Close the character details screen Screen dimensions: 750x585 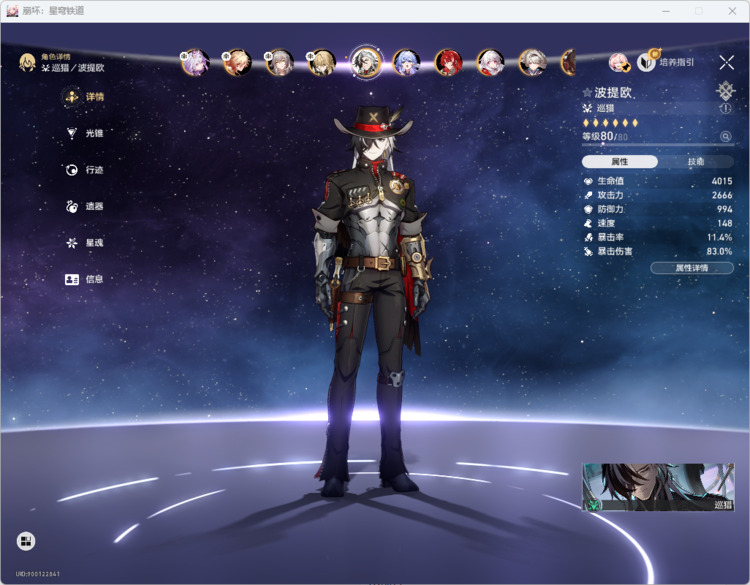(726, 62)
